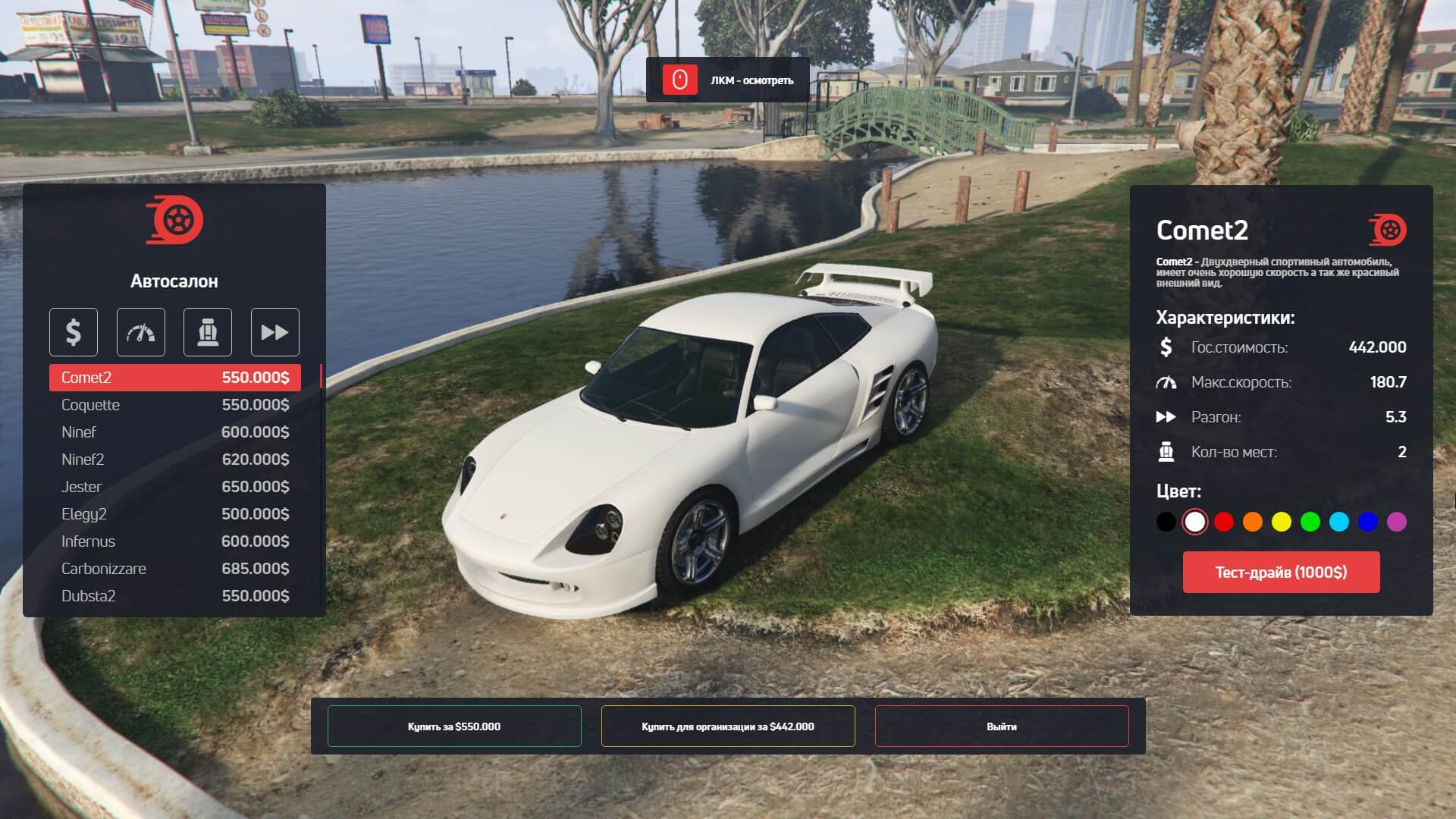Select the Infernus entry
Image resolution: width=1456 pixels, height=819 pixels.
[x=174, y=541]
